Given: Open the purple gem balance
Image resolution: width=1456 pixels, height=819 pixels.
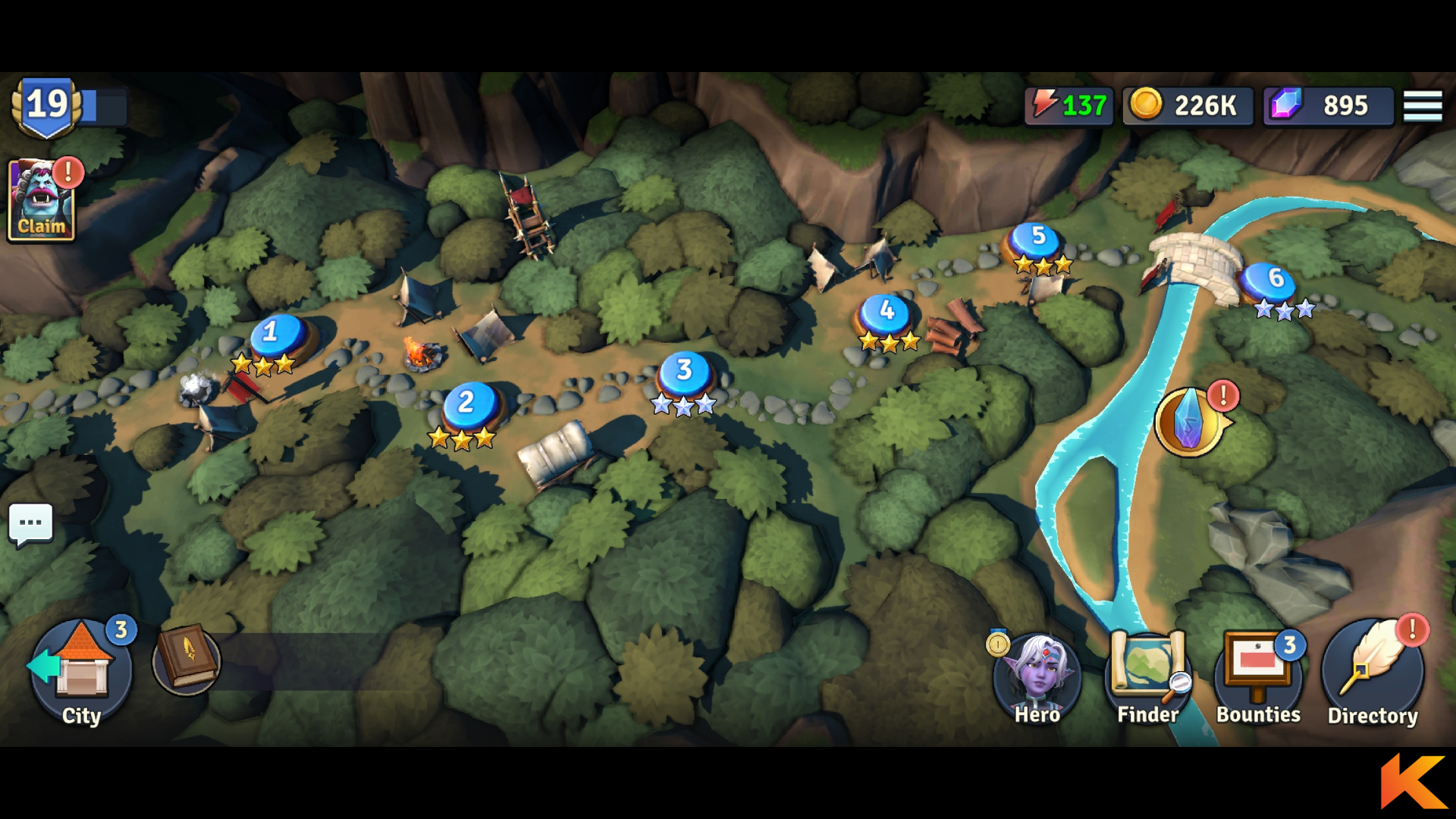Looking at the screenshot, I should (x=1328, y=105).
